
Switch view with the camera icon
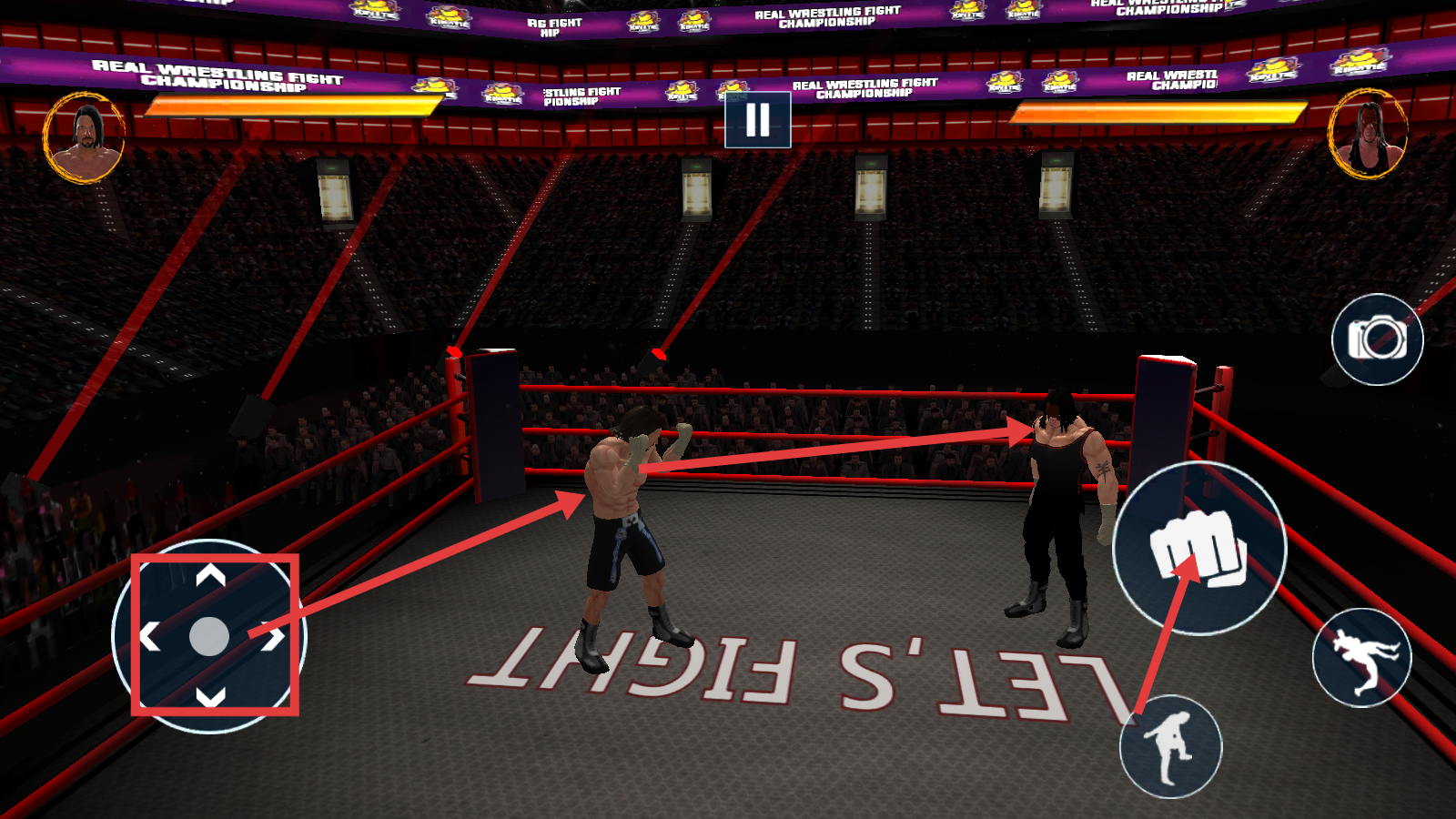[1377, 339]
